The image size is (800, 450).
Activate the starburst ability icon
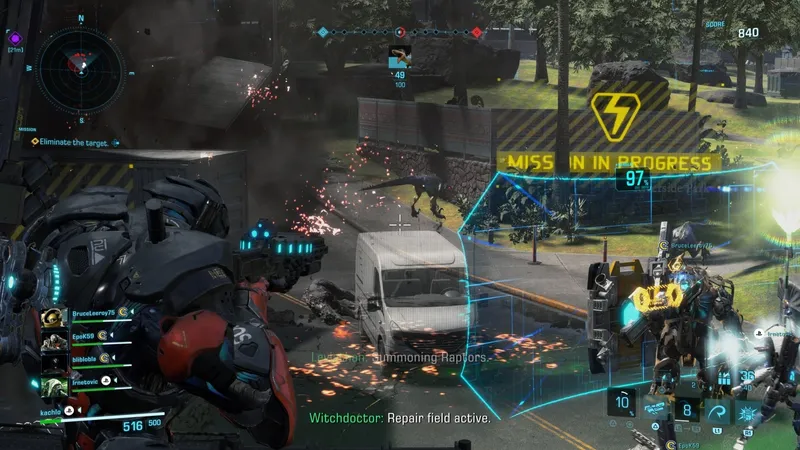(x=748, y=410)
